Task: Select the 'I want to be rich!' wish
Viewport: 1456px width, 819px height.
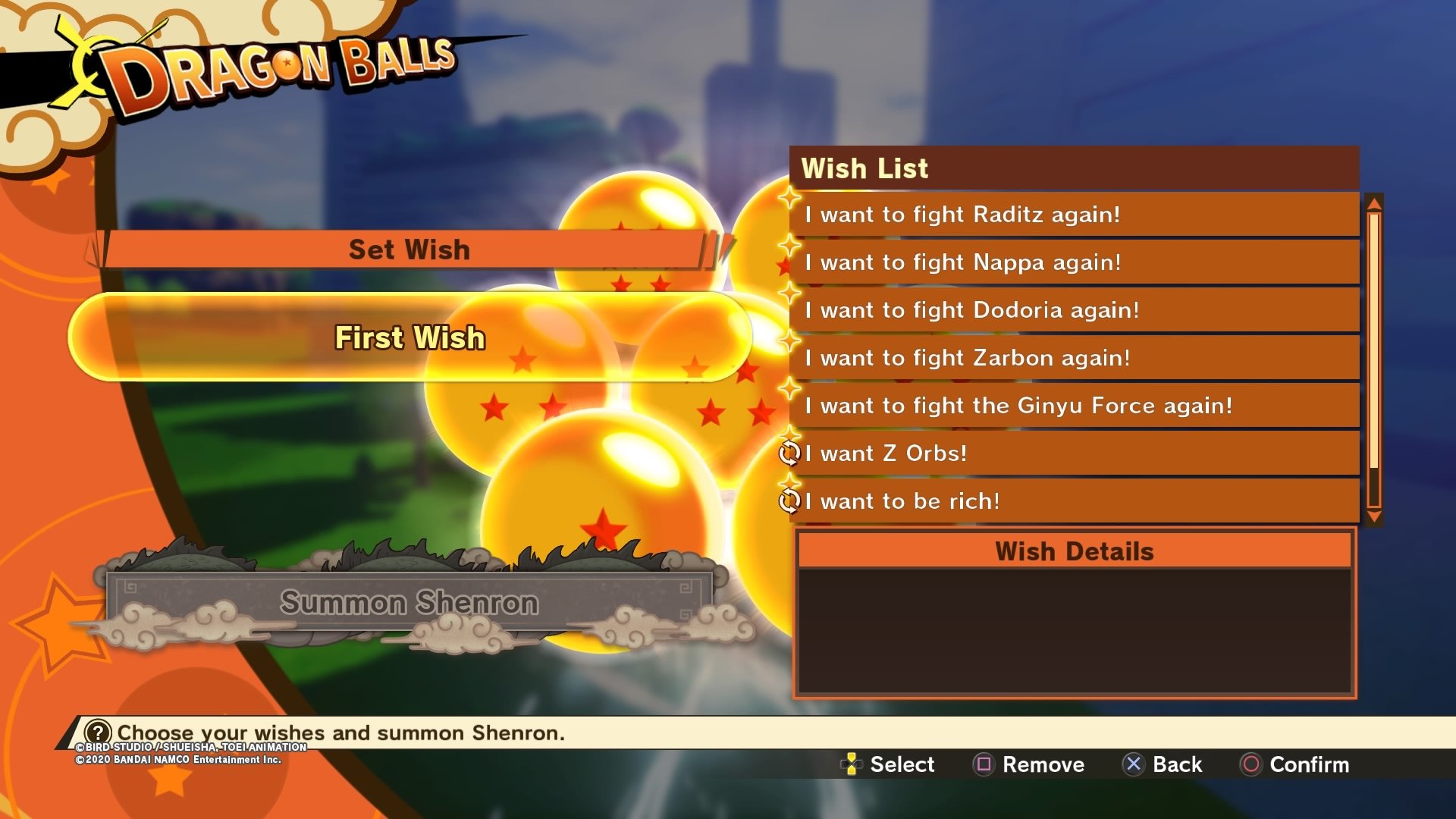Action: tap(1073, 501)
